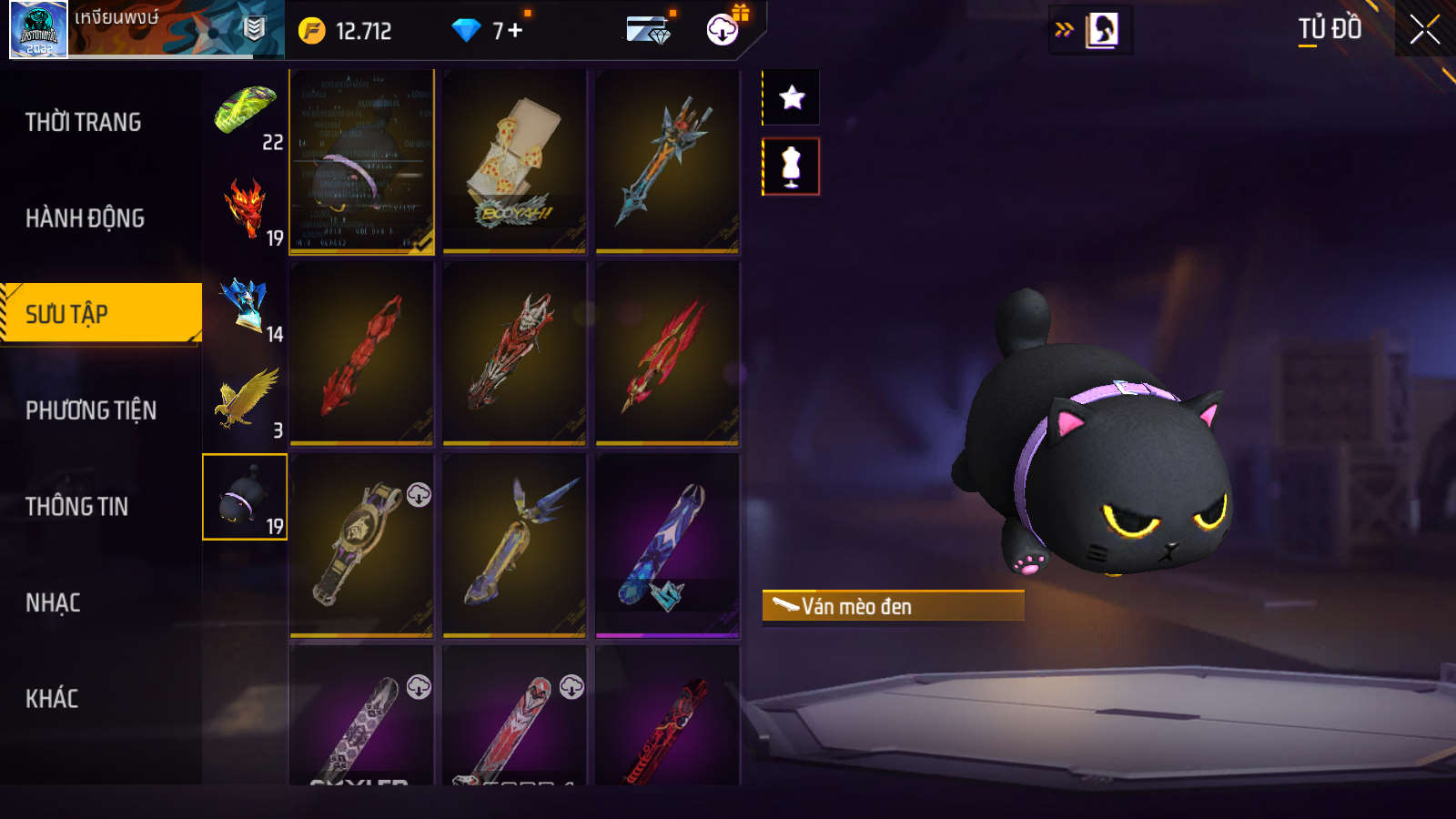Select the black cat surfboard subcategory

point(245,497)
